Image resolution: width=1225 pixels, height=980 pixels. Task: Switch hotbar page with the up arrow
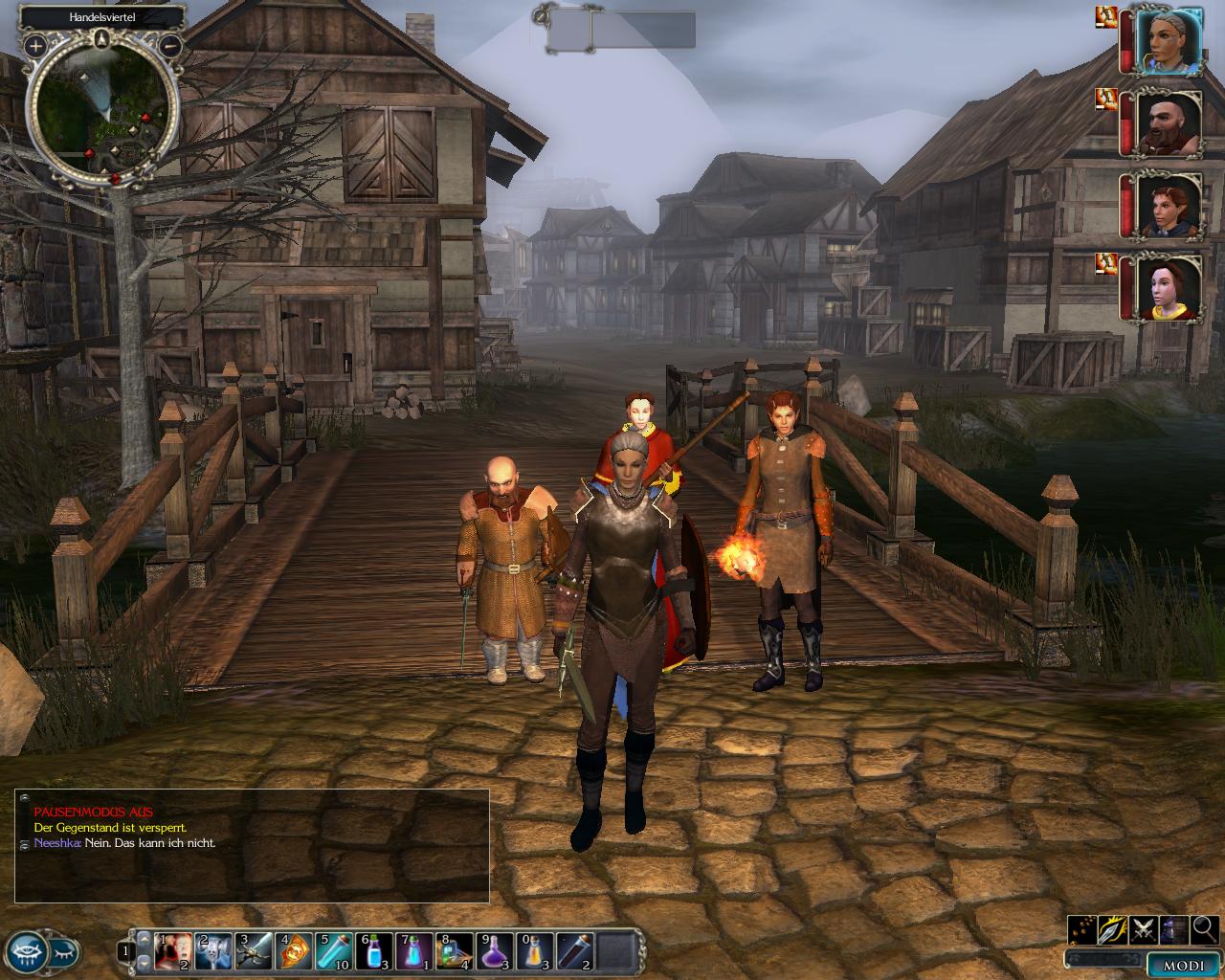144,940
